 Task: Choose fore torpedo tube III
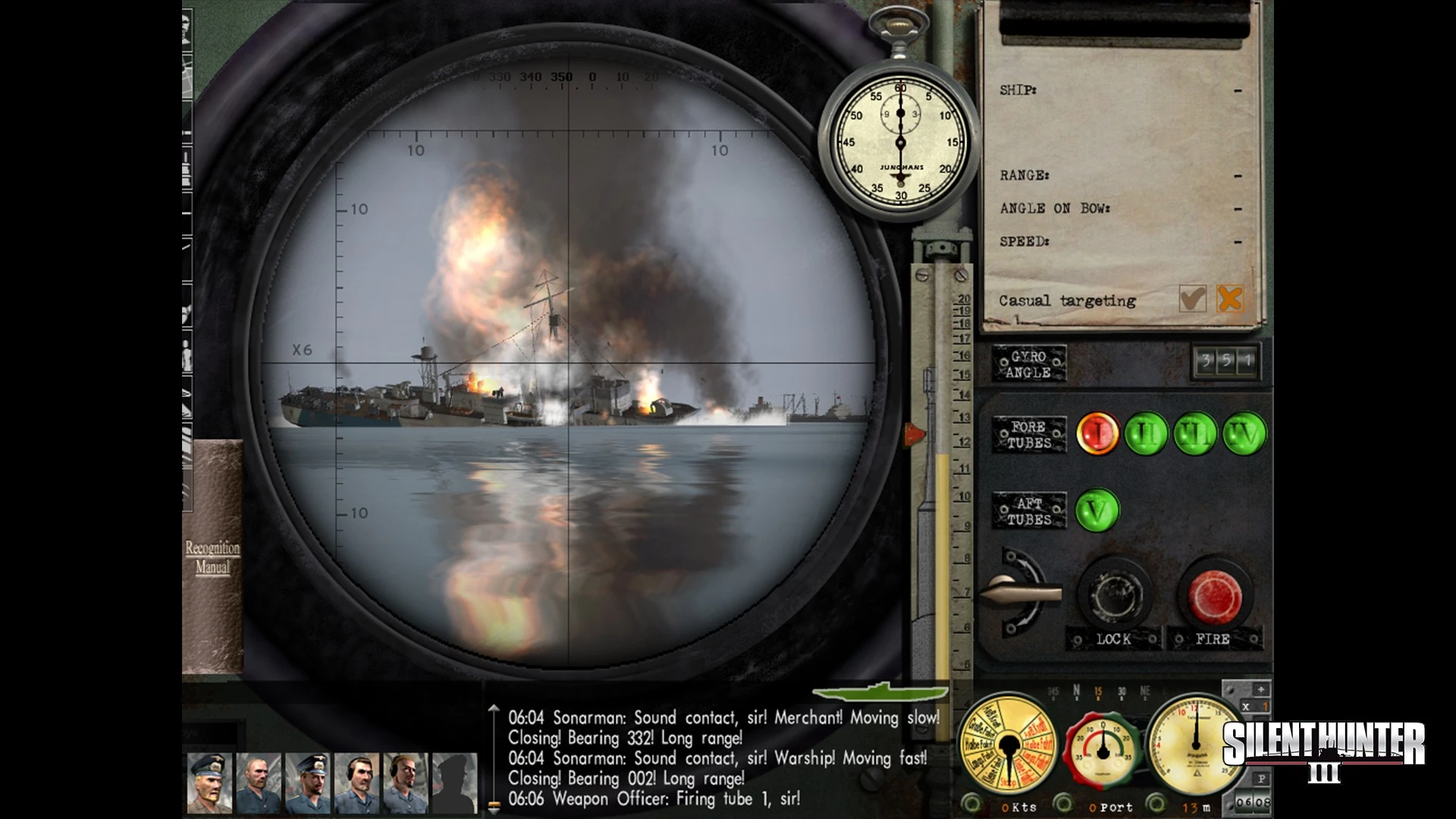(x=1195, y=434)
